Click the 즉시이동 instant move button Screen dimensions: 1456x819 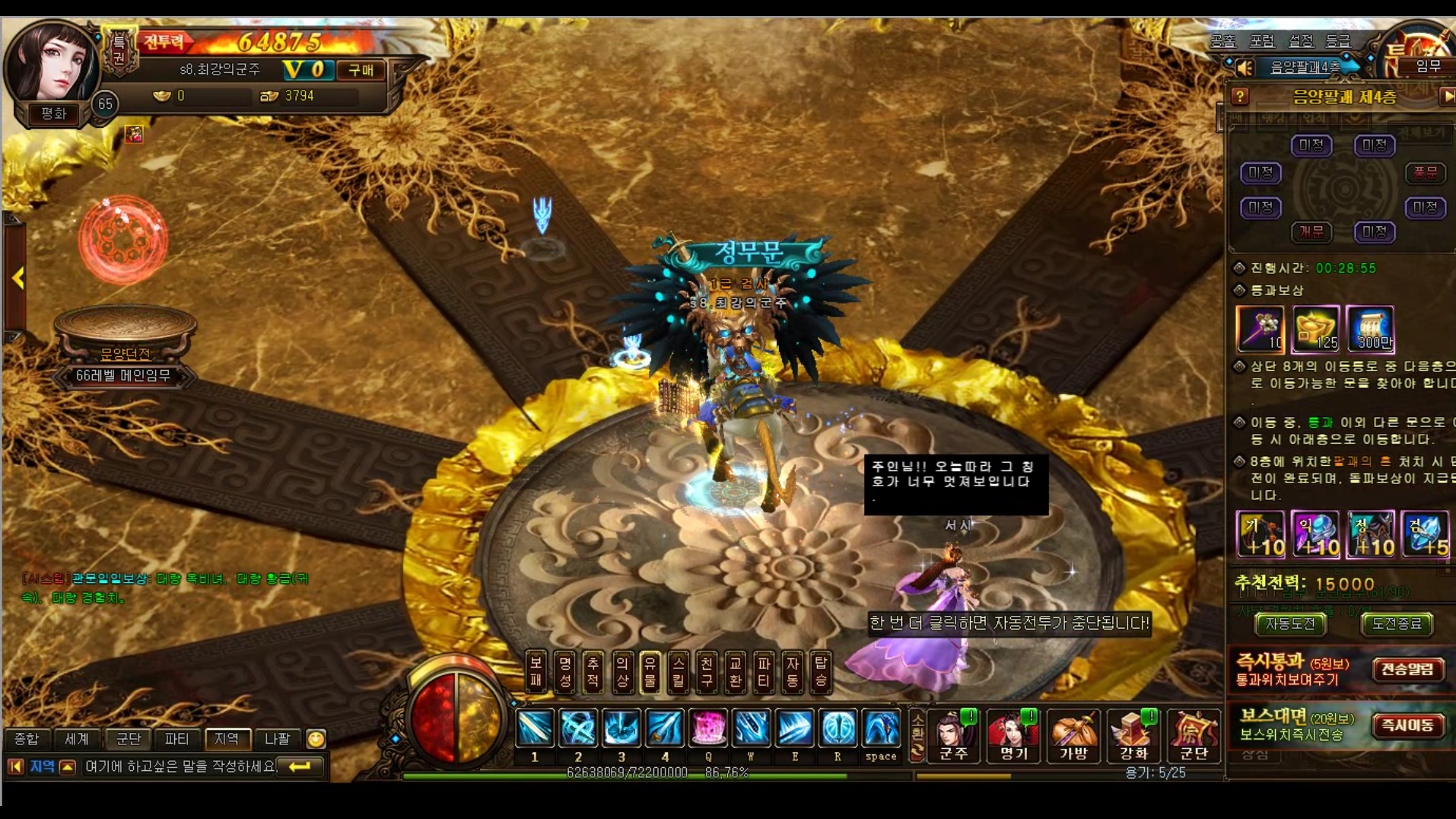coord(1407,725)
